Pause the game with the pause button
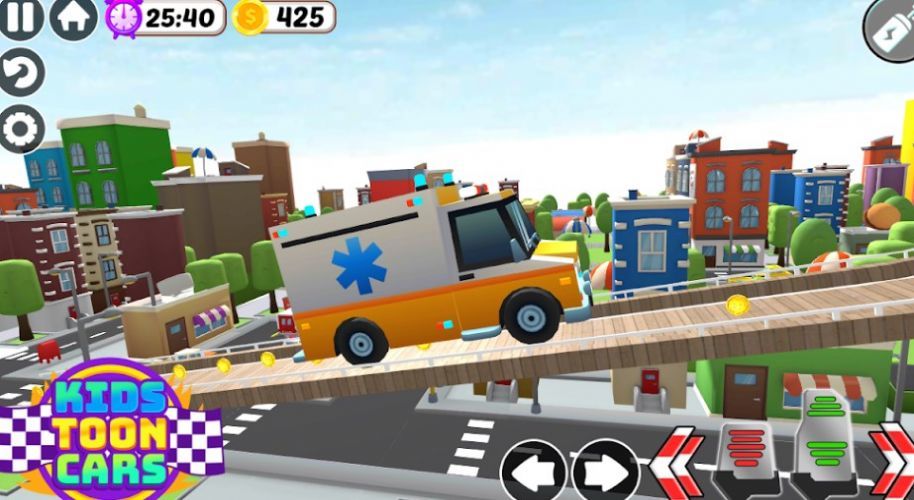The image size is (914, 500). tap(20, 17)
